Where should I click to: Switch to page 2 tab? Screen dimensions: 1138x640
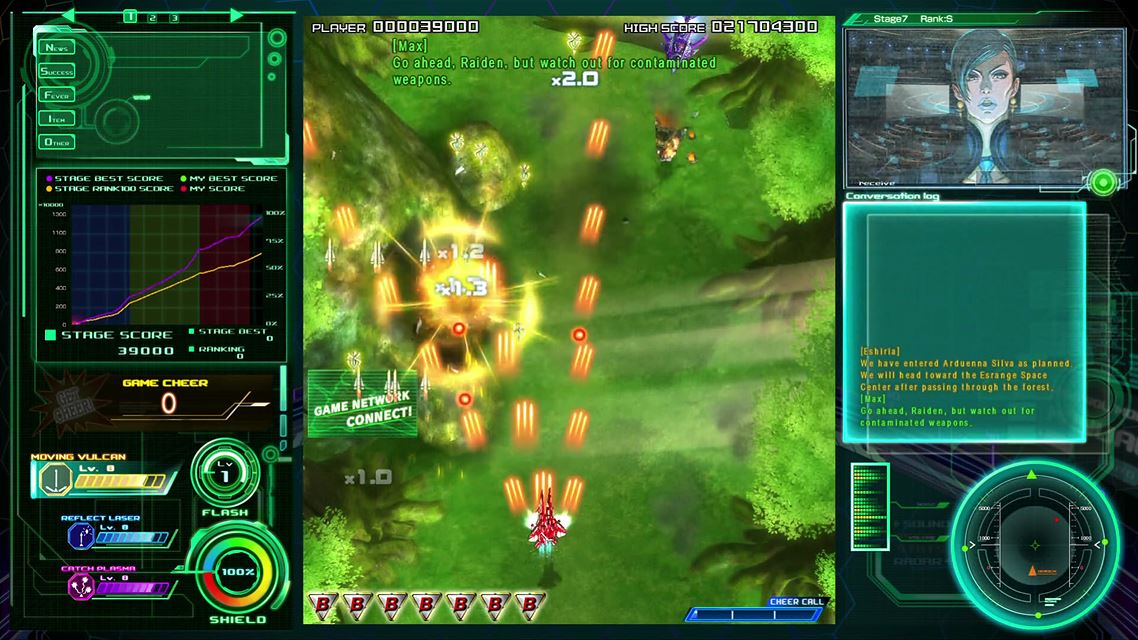tap(152, 17)
